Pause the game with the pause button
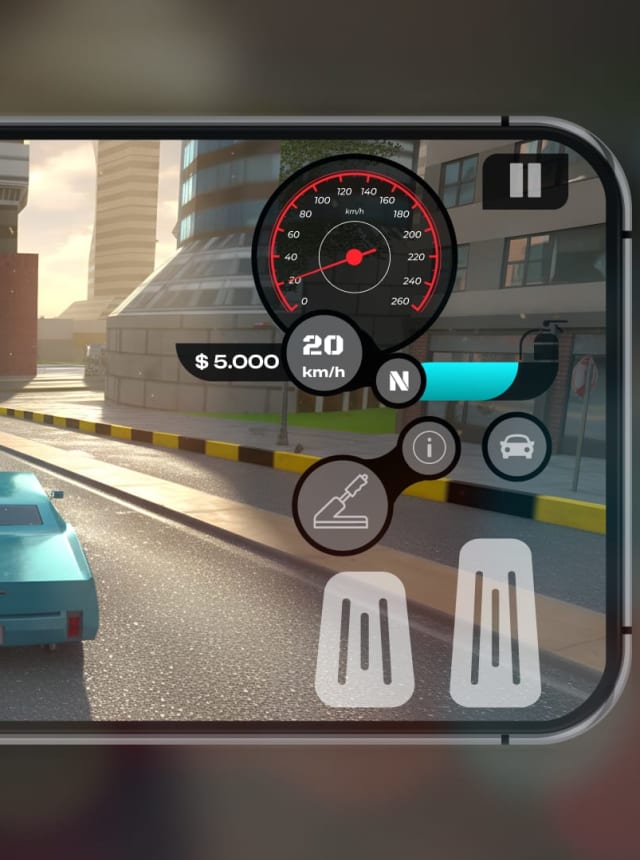The height and width of the screenshot is (860, 640). coord(525,181)
